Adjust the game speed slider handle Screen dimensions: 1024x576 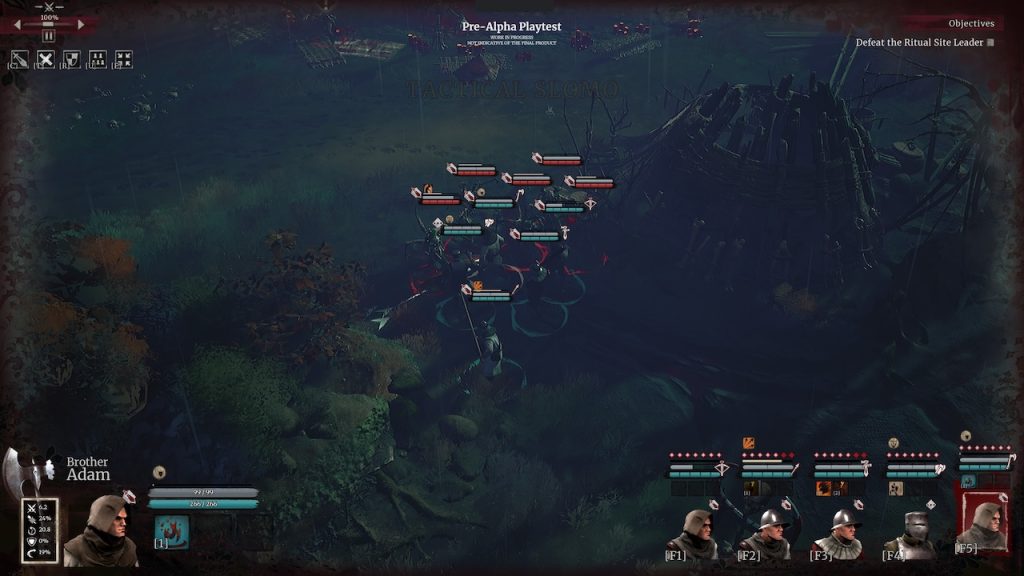coord(48,24)
